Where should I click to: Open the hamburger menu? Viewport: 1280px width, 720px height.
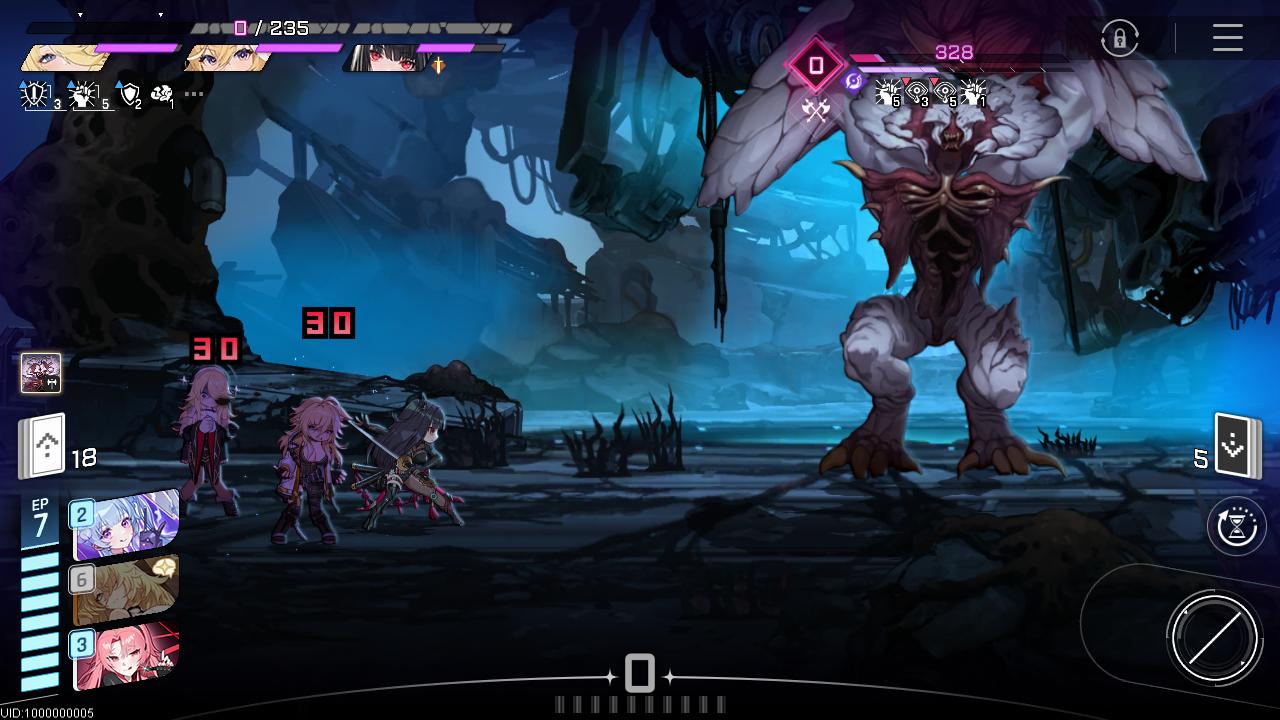tap(1227, 38)
